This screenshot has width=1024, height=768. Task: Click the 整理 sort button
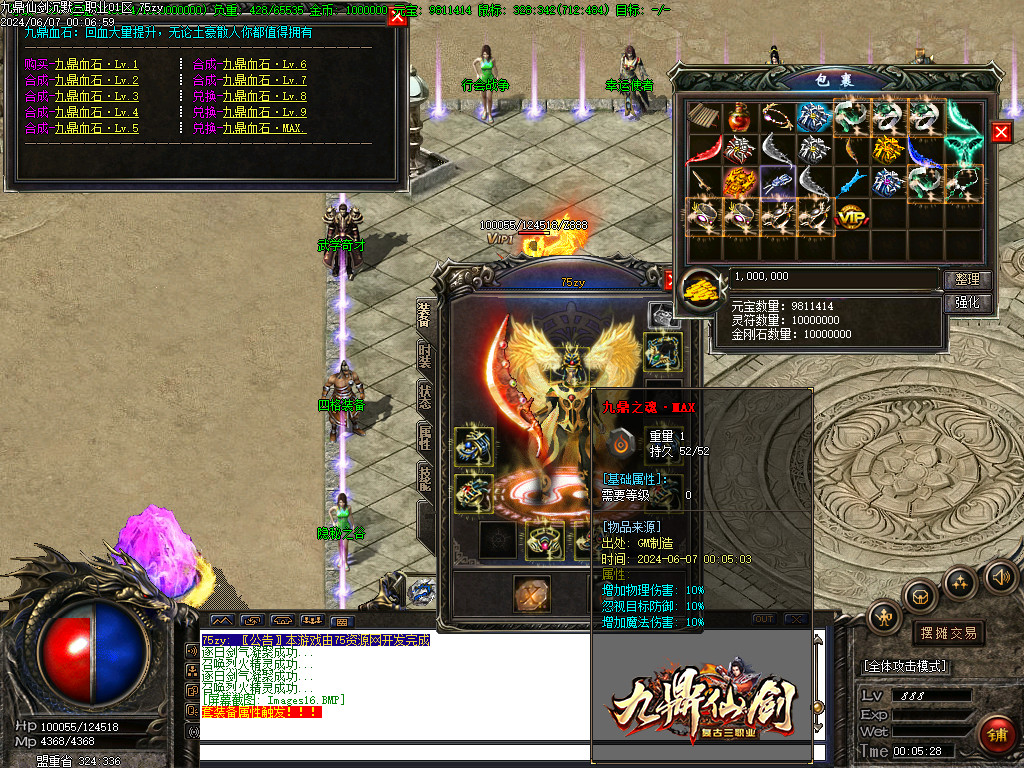967,280
